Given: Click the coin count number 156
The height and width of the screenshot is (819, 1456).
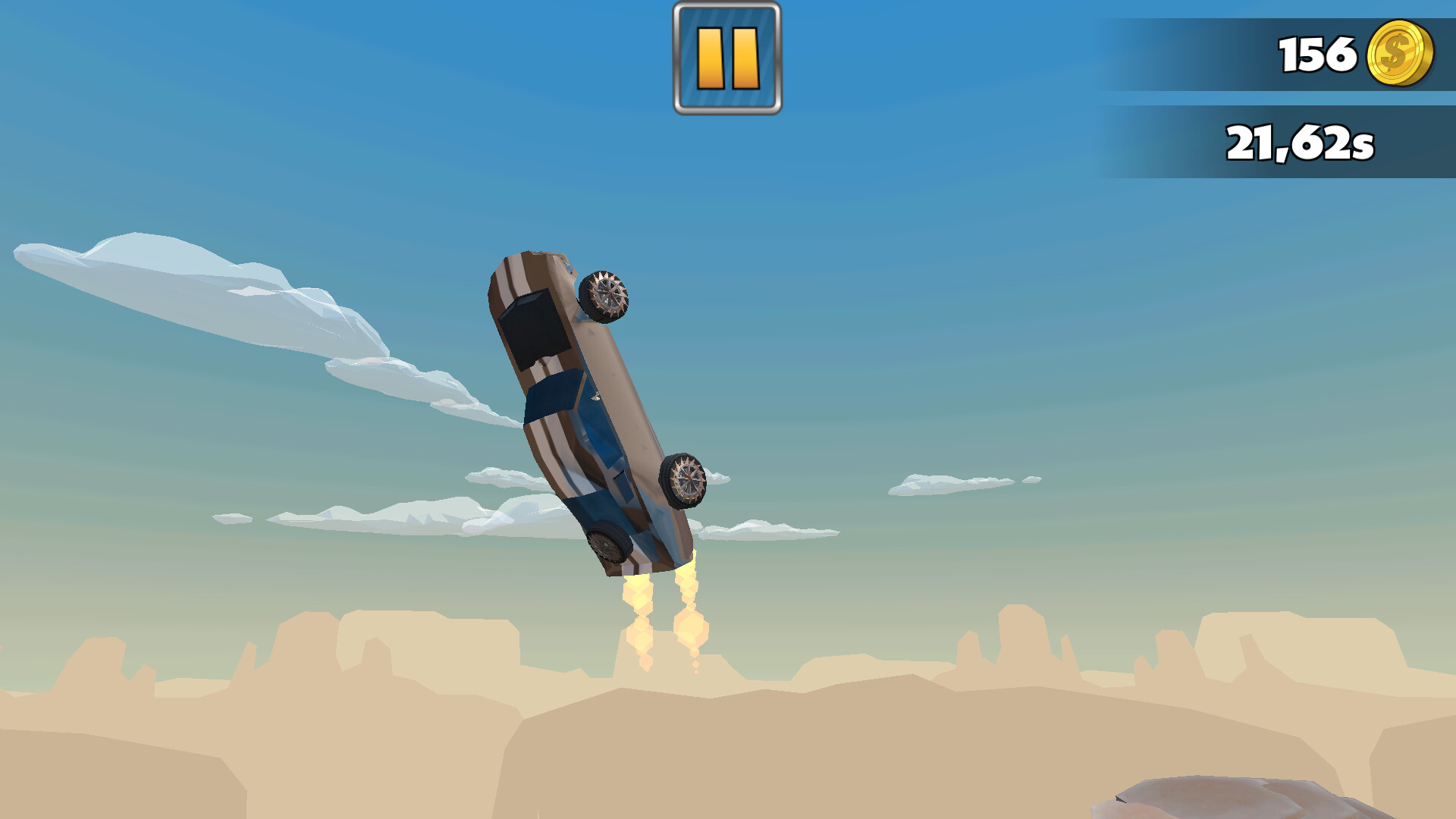Looking at the screenshot, I should [1317, 53].
